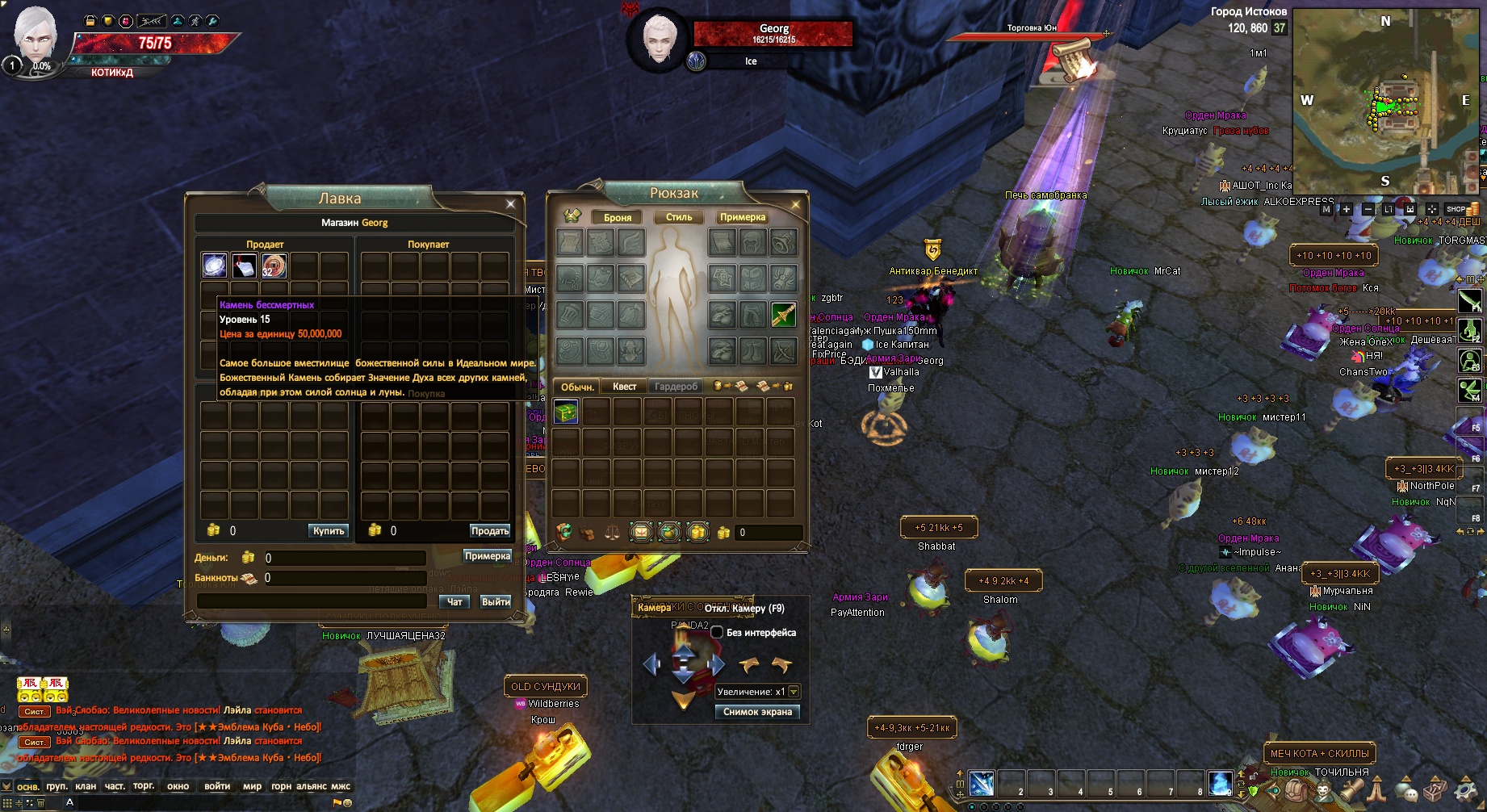The image size is (1487, 812).
Task: Switch to the Квест inventory tab
Action: 624,387
